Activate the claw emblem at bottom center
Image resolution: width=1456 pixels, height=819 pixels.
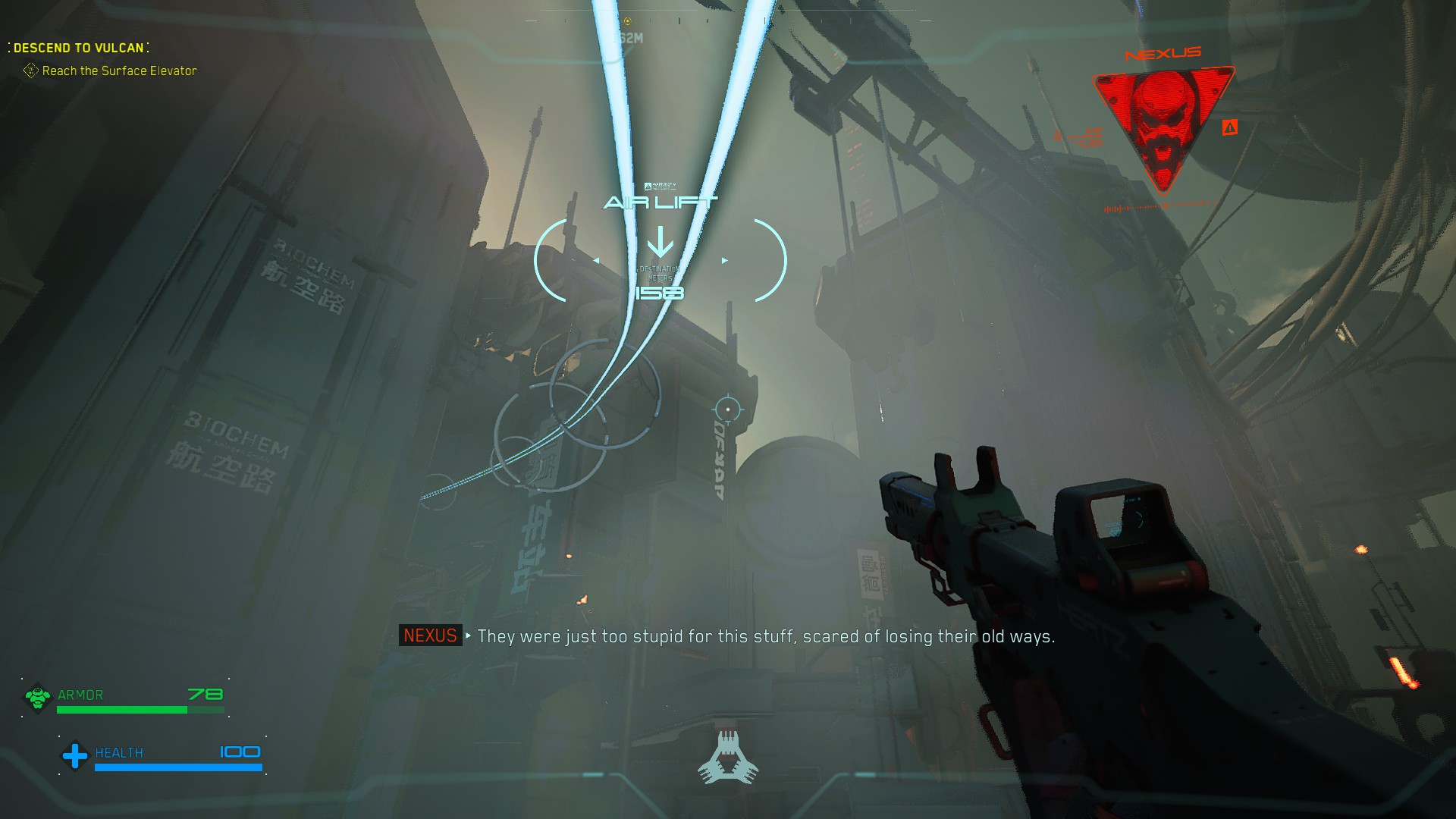728,757
